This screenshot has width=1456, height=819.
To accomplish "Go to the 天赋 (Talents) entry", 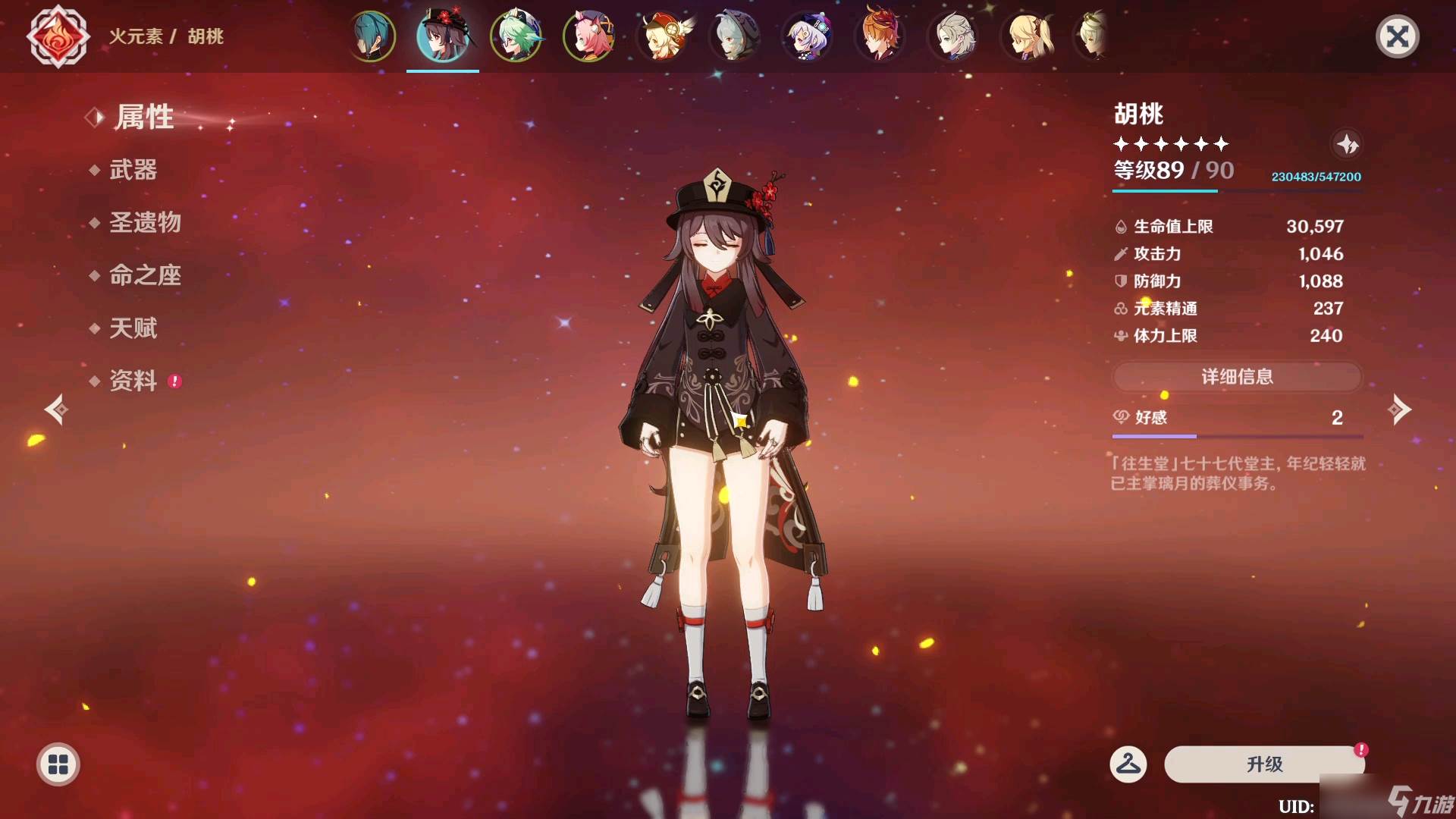I will pyautogui.click(x=133, y=328).
